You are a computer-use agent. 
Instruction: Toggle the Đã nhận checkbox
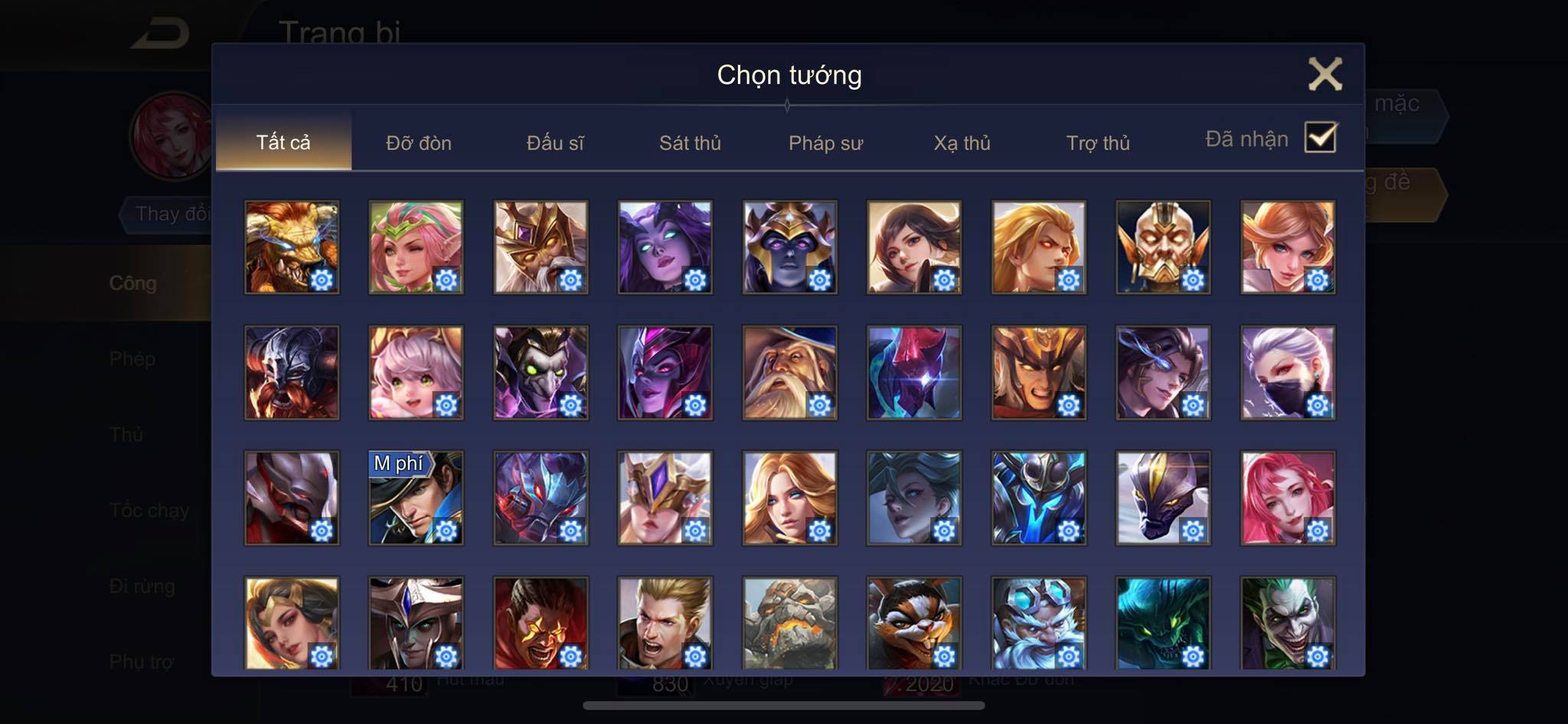tap(1321, 138)
